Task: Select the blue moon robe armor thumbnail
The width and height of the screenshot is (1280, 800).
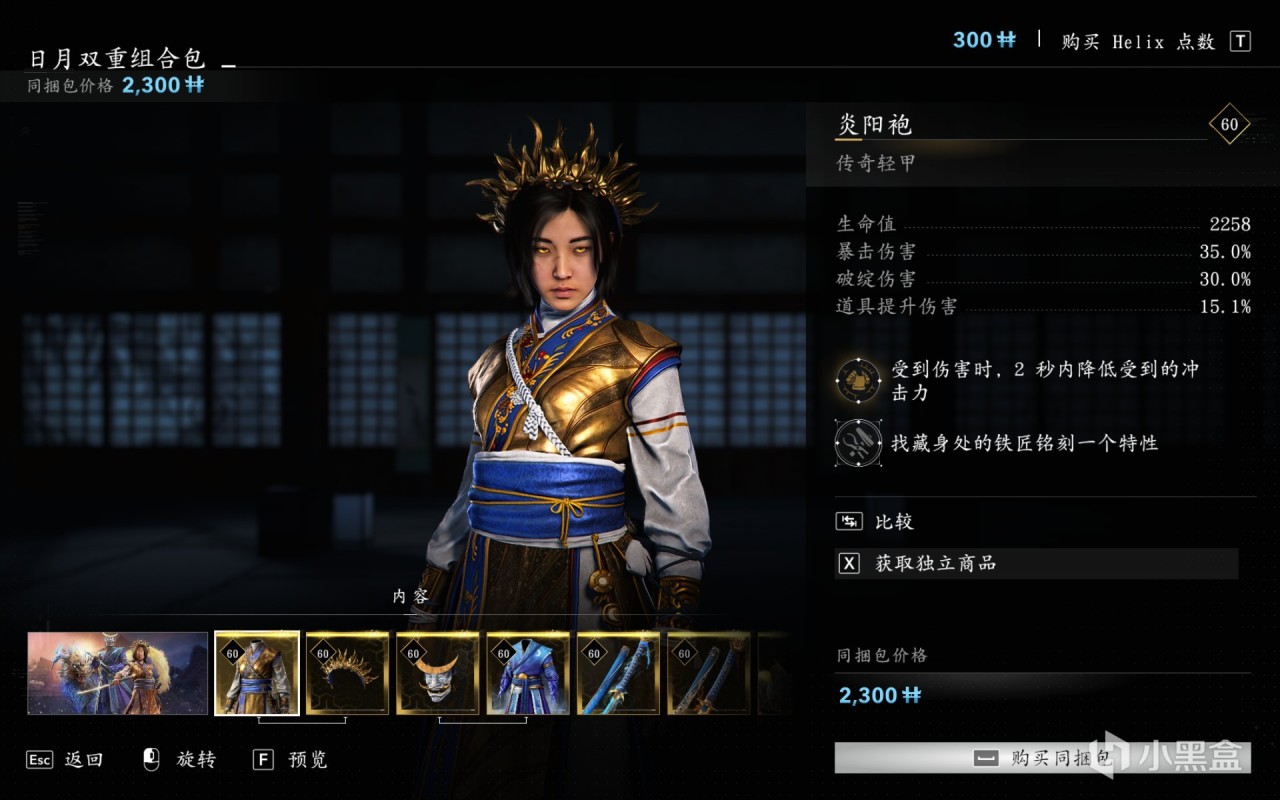Action: [x=528, y=673]
